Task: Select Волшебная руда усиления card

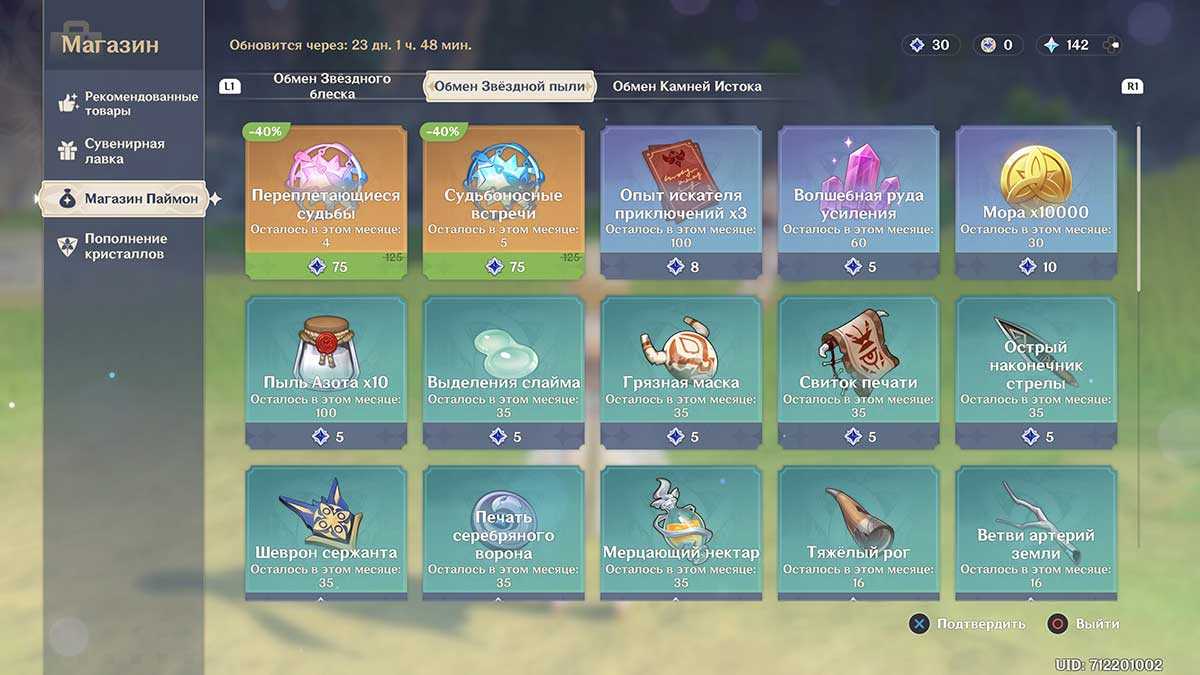Action: point(858,202)
